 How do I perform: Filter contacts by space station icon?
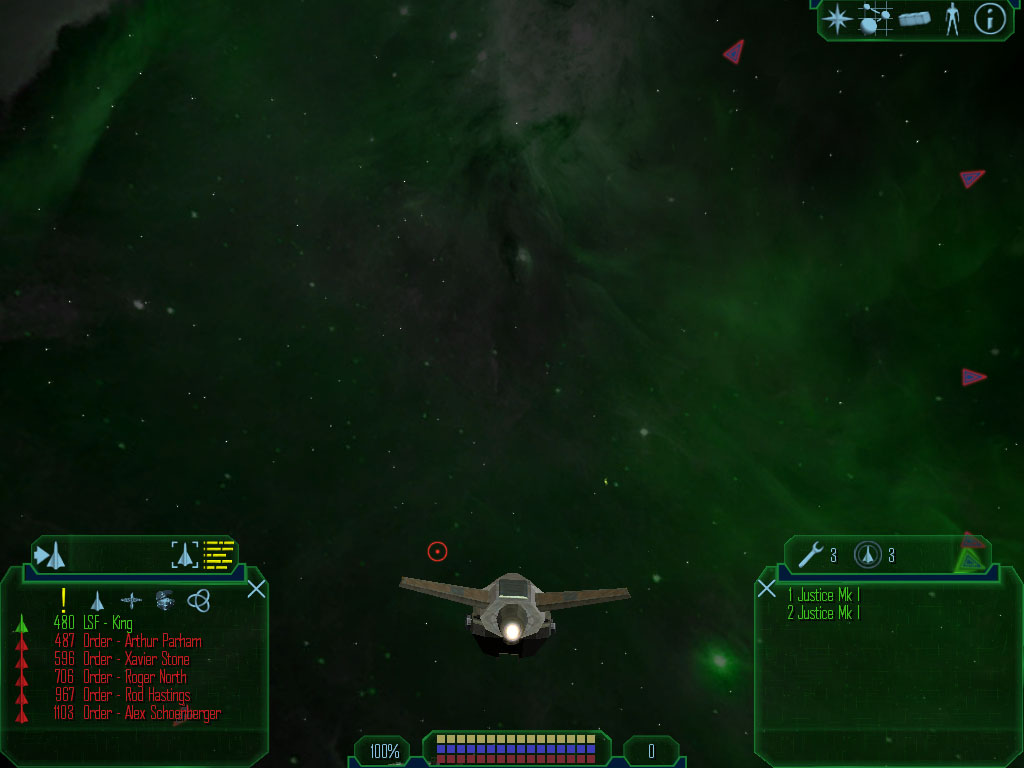click(x=131, y=600)
